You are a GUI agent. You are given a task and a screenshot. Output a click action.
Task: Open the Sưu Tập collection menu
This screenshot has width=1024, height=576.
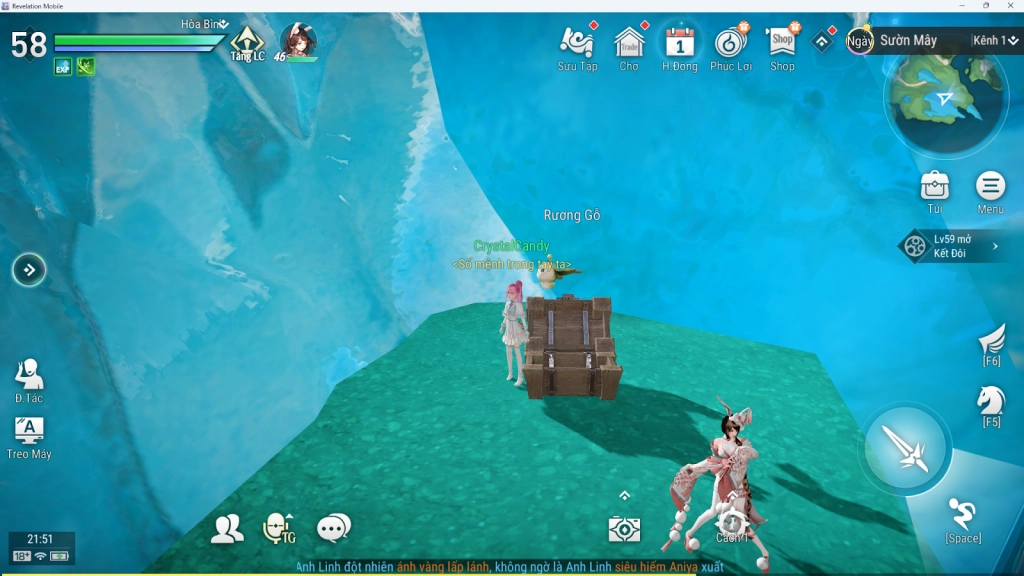(x=578, y=43)
